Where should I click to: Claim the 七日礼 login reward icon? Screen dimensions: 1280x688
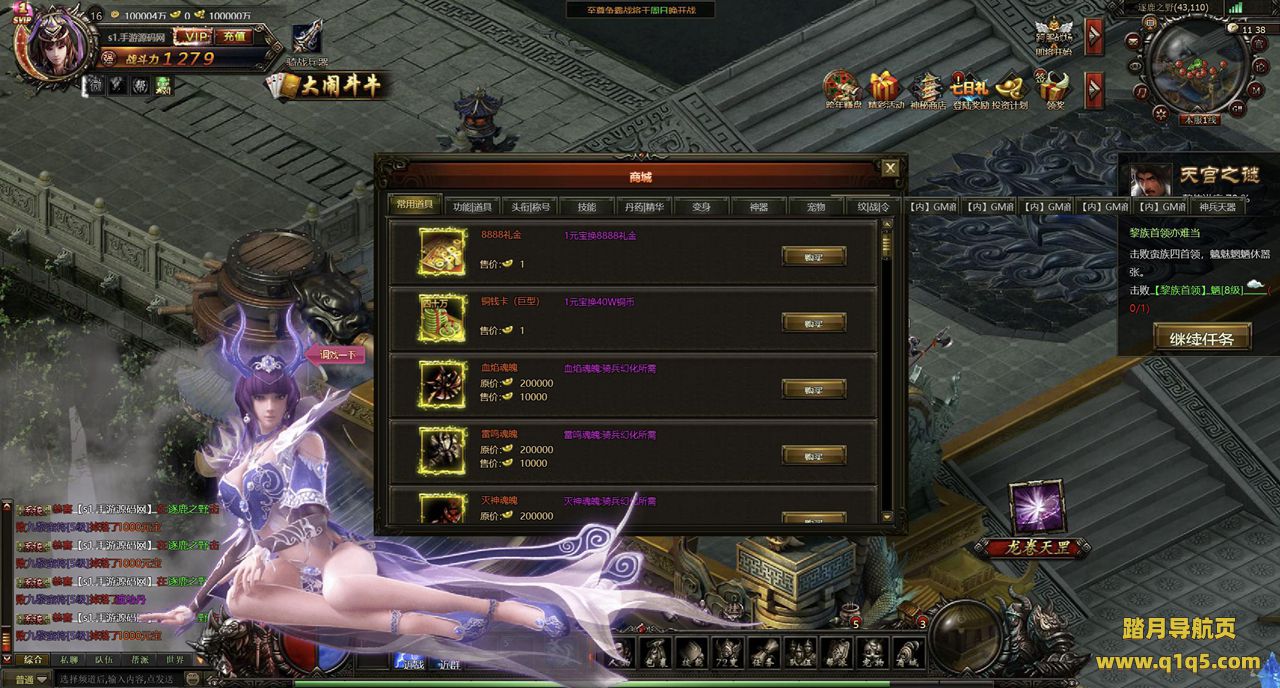pyautogui.click(x=969, y=90)
